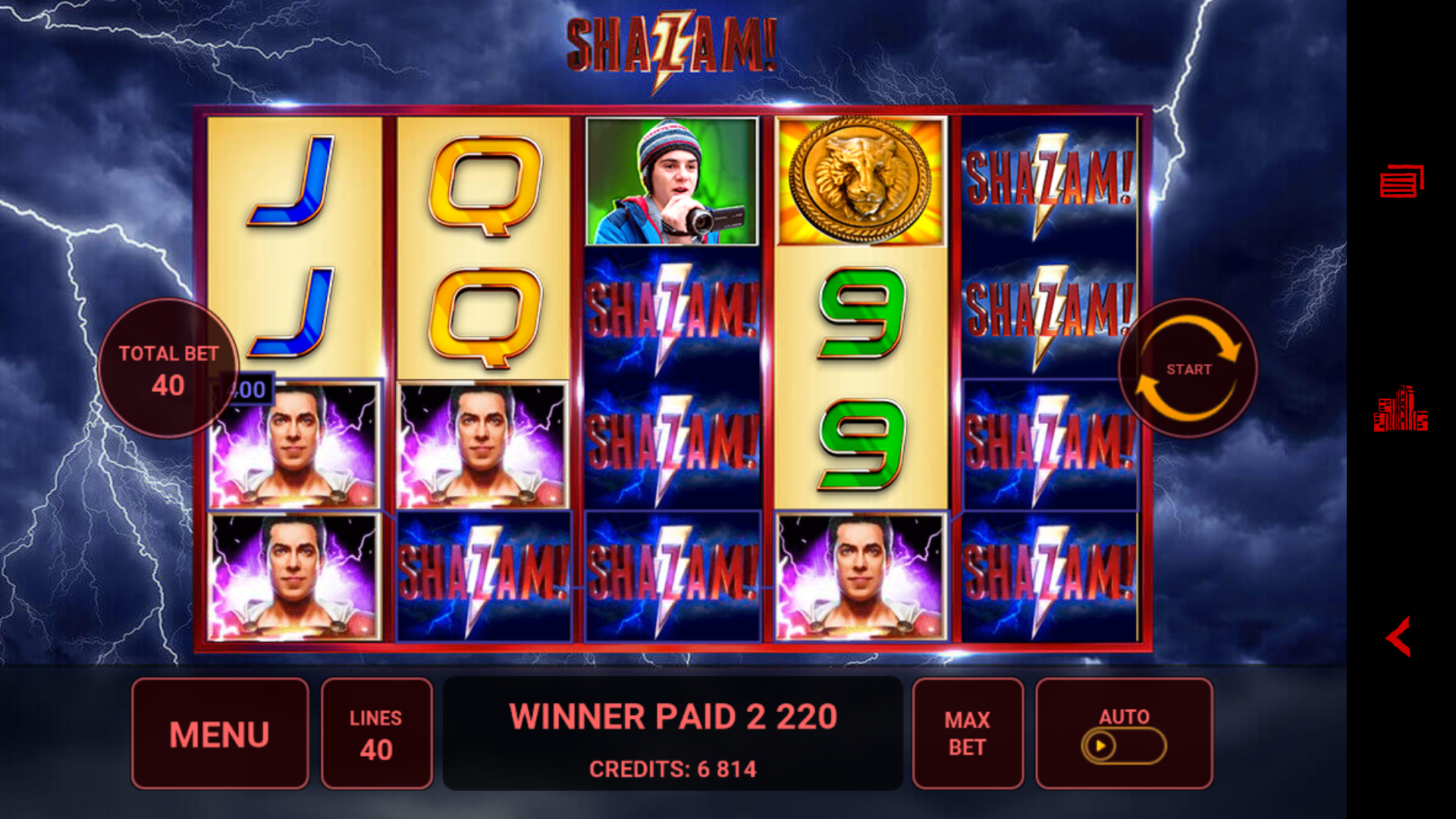Open the MENU button
The height and width of the screenshot is (819, 1456).
click(220, 733)
